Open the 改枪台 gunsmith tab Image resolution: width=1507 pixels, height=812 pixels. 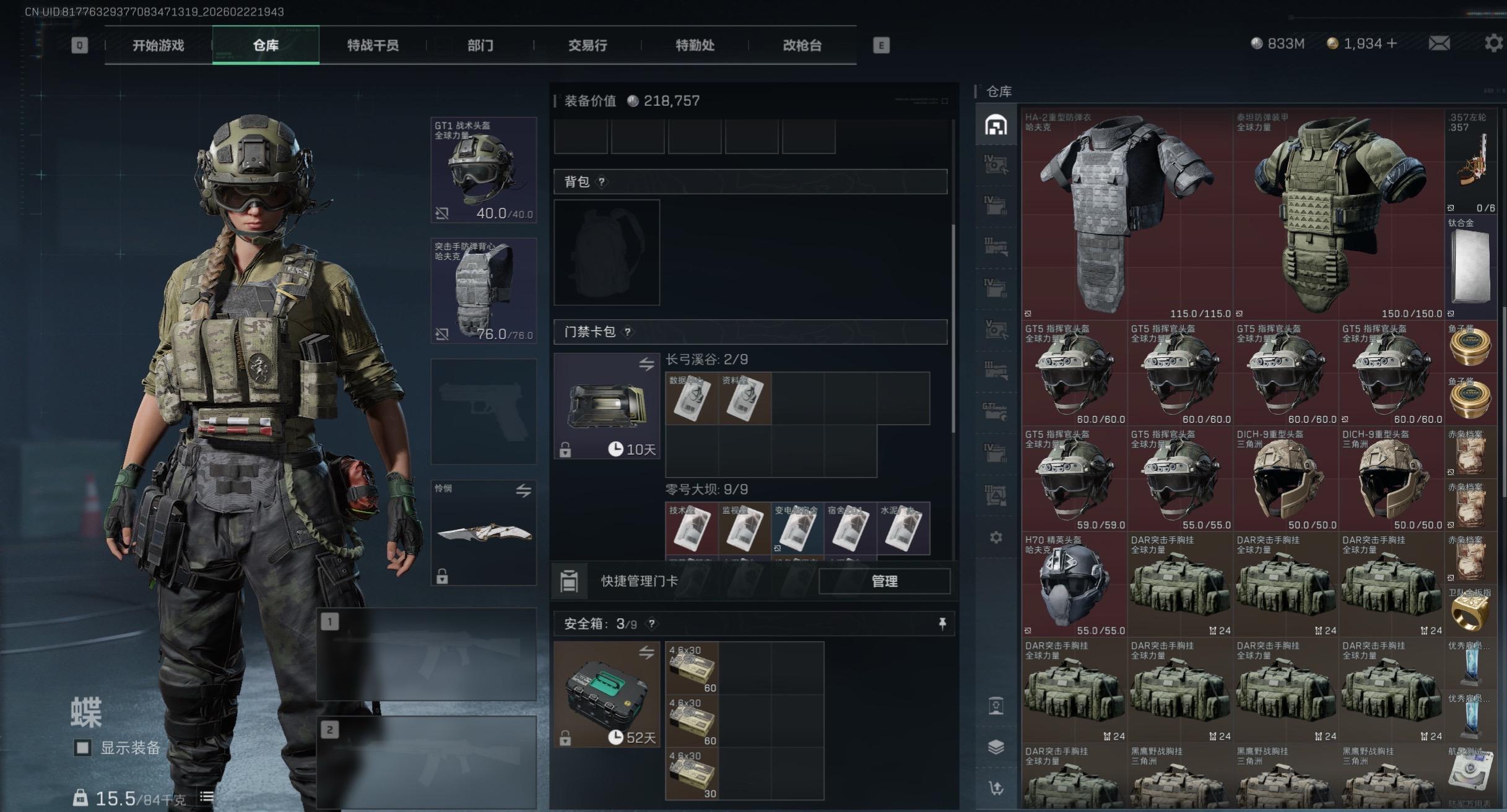tap(802, 45)
